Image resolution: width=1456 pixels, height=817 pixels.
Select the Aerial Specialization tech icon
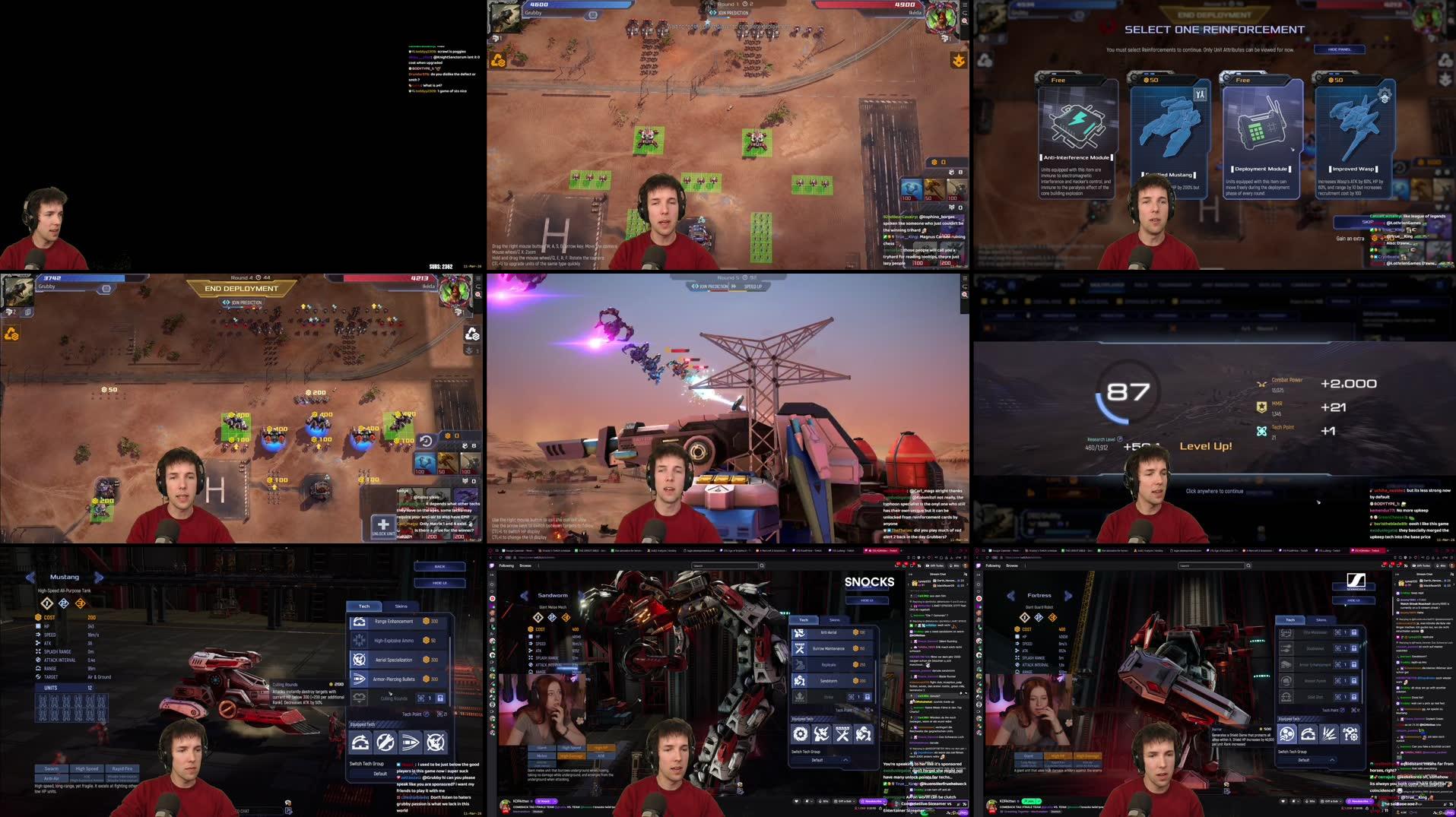pyautogui.click(x=360, y=660)
